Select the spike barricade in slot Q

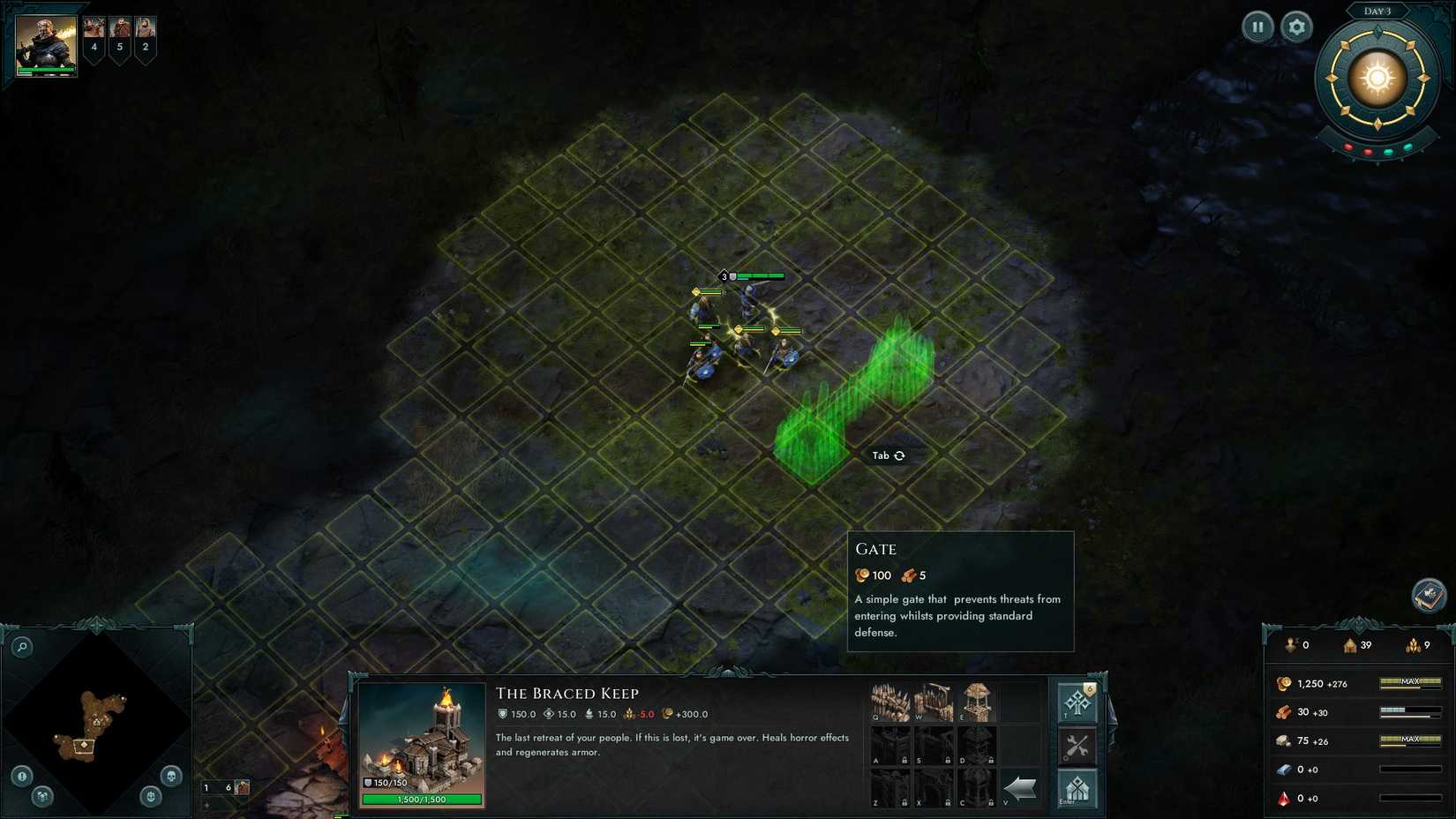[x=890, y=701]
